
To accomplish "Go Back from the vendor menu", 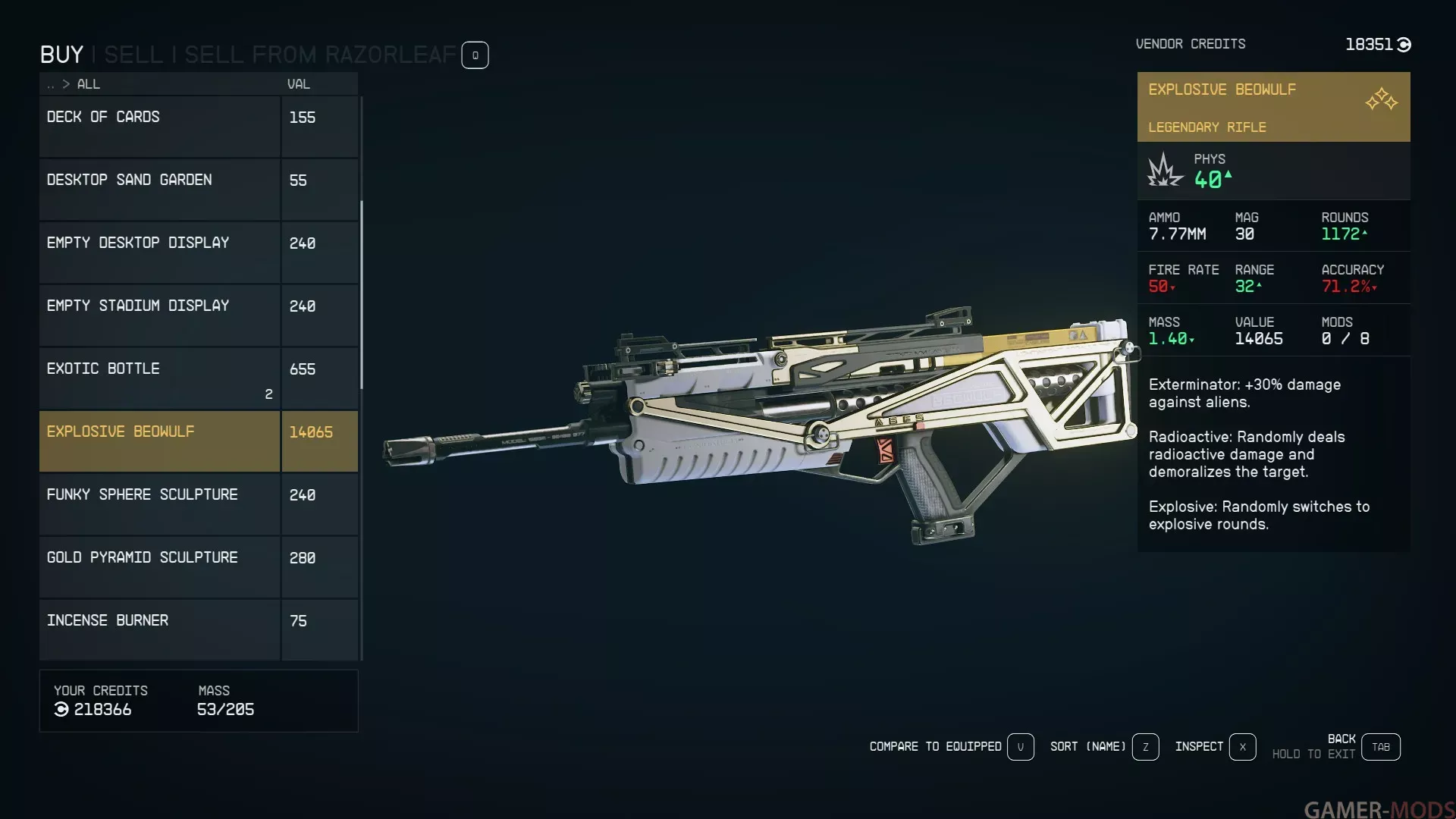I will [x=1380, y=747].
